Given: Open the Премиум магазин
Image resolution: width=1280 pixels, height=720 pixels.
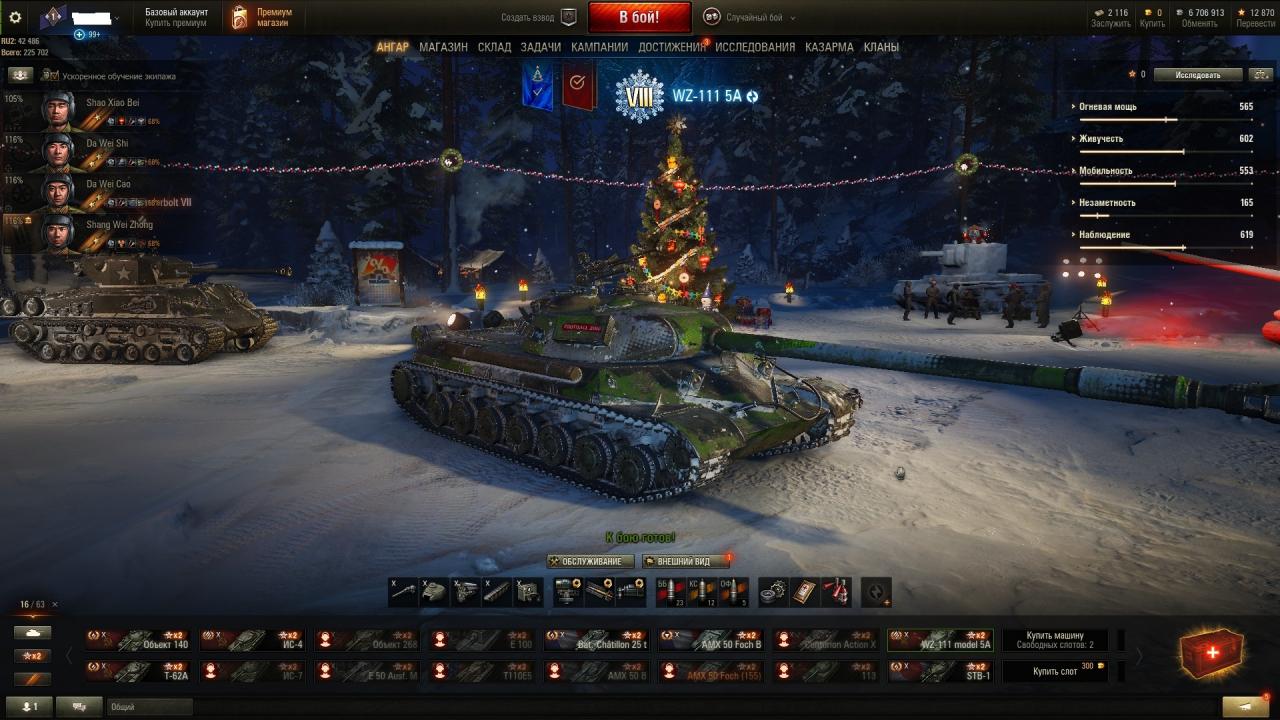Looking at the screenshot, I should coord(263,17).
